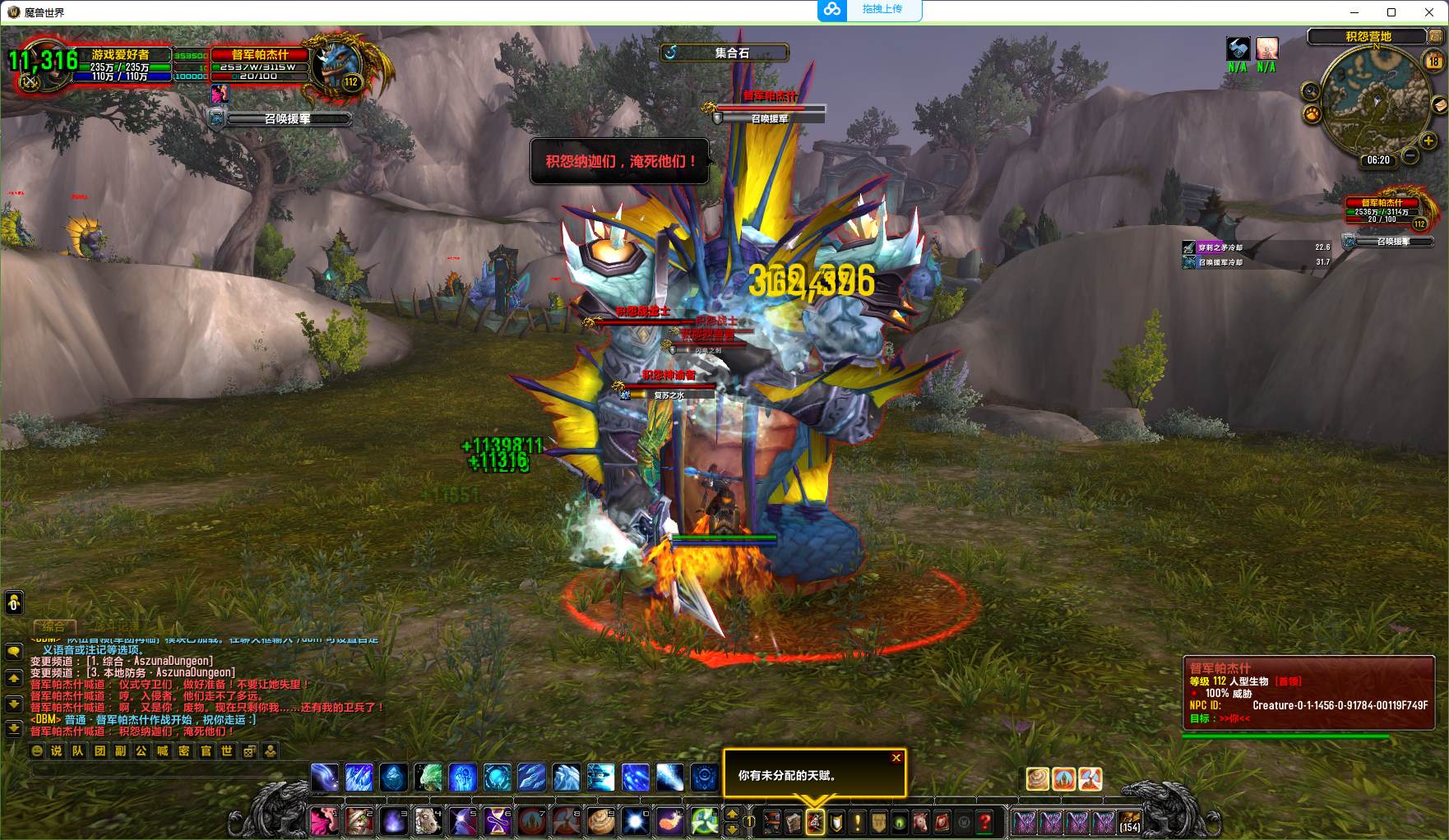This screenshot has height=840, width=1449.
Task: Jump chat to the bottom
Action: pyautogui.click(x=14, y=728)
